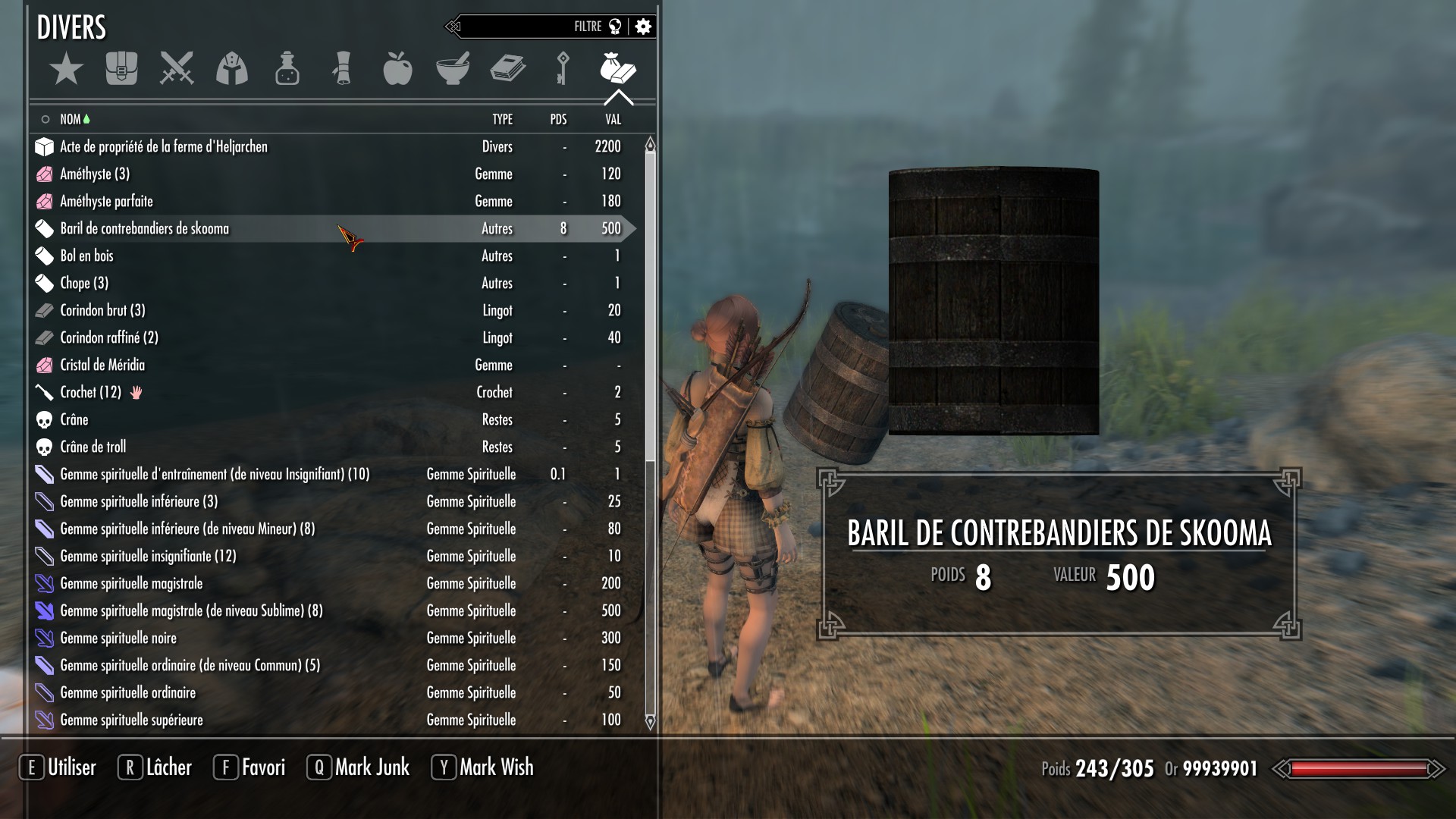Click the scrollbar's down arrow
This screenshot has width=1456, height=819.
[x=650, y=722]
